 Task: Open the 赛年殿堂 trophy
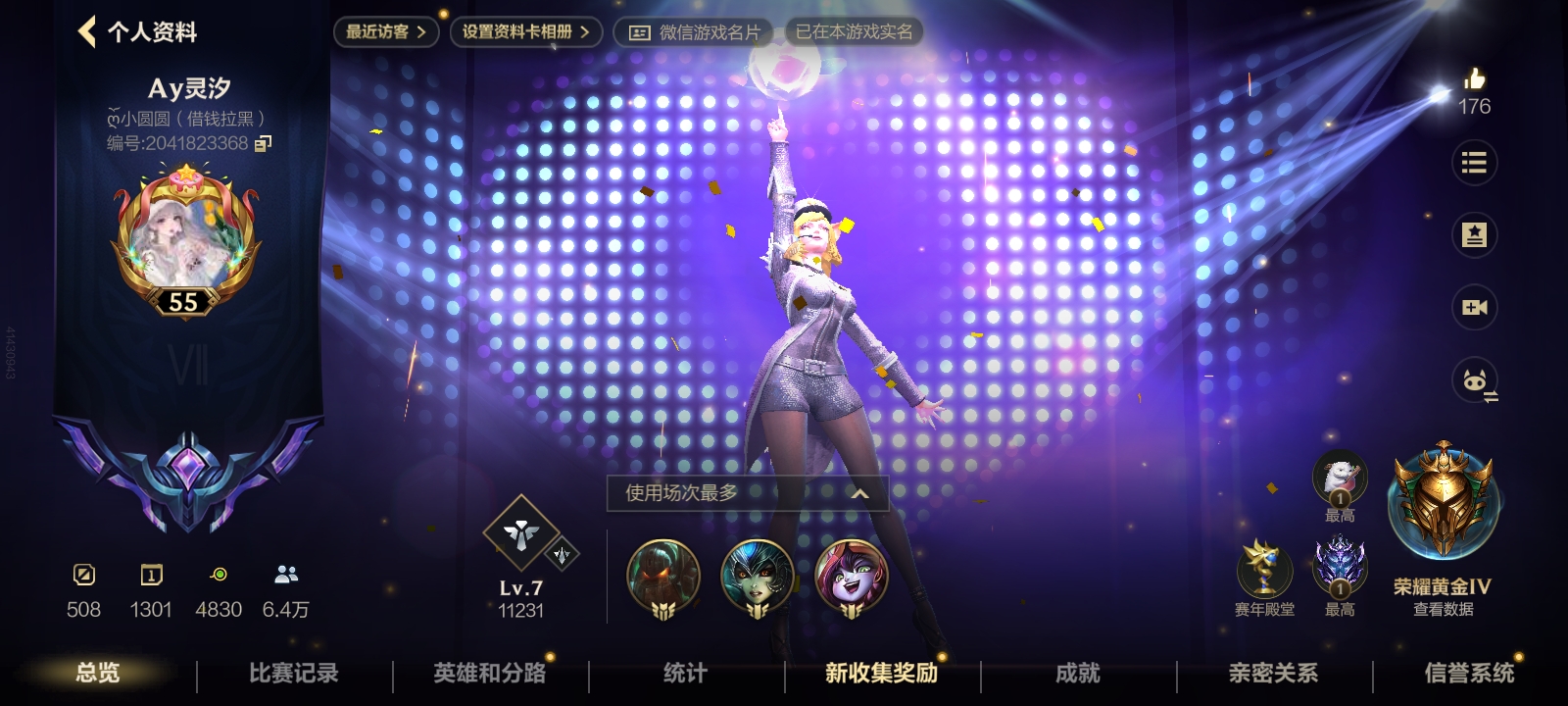(1264, 574)
